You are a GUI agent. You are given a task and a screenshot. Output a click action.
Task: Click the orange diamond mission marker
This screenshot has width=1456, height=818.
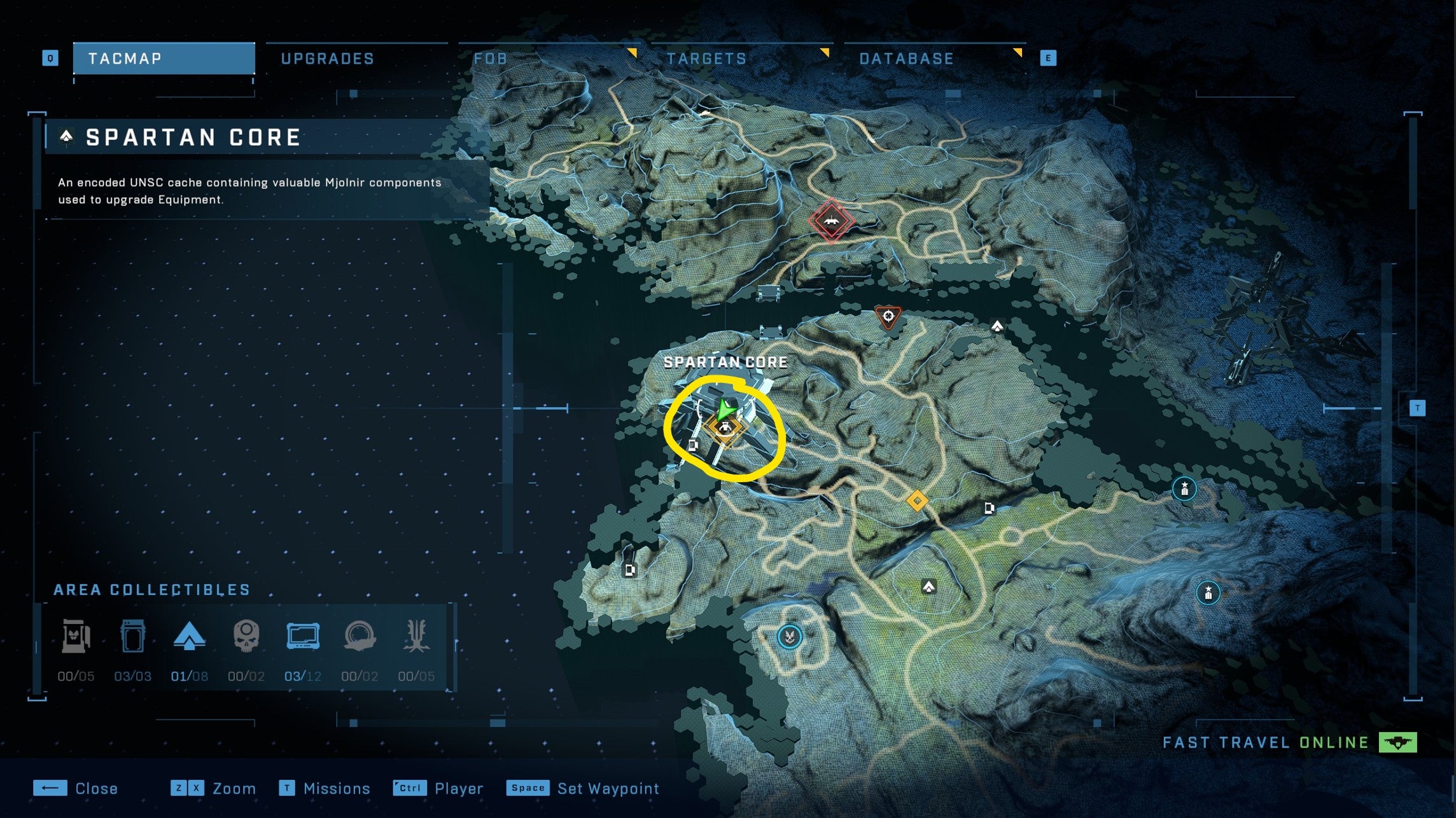point(917,501)
